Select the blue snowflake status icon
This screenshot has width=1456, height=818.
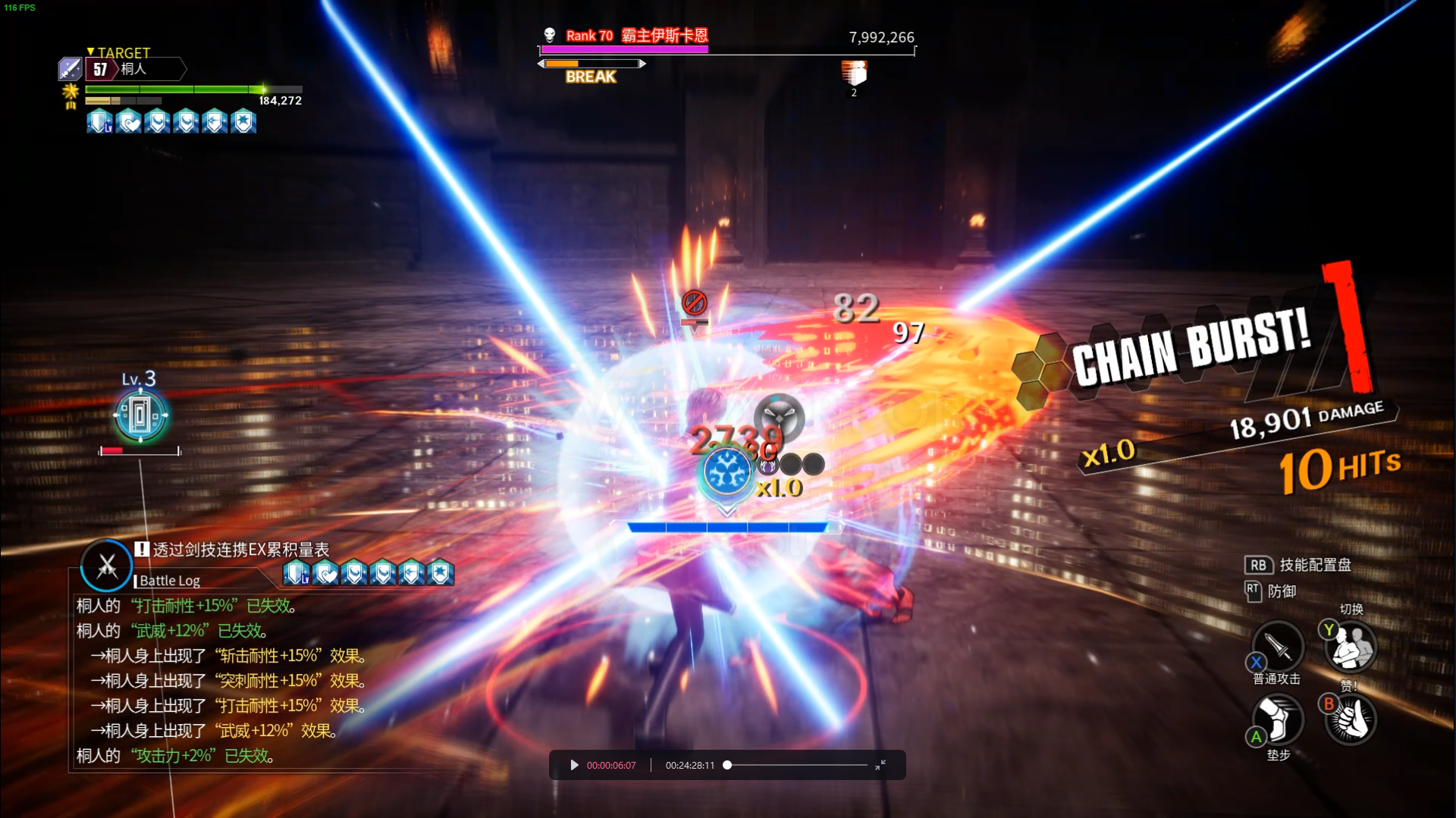click(726, 471)
